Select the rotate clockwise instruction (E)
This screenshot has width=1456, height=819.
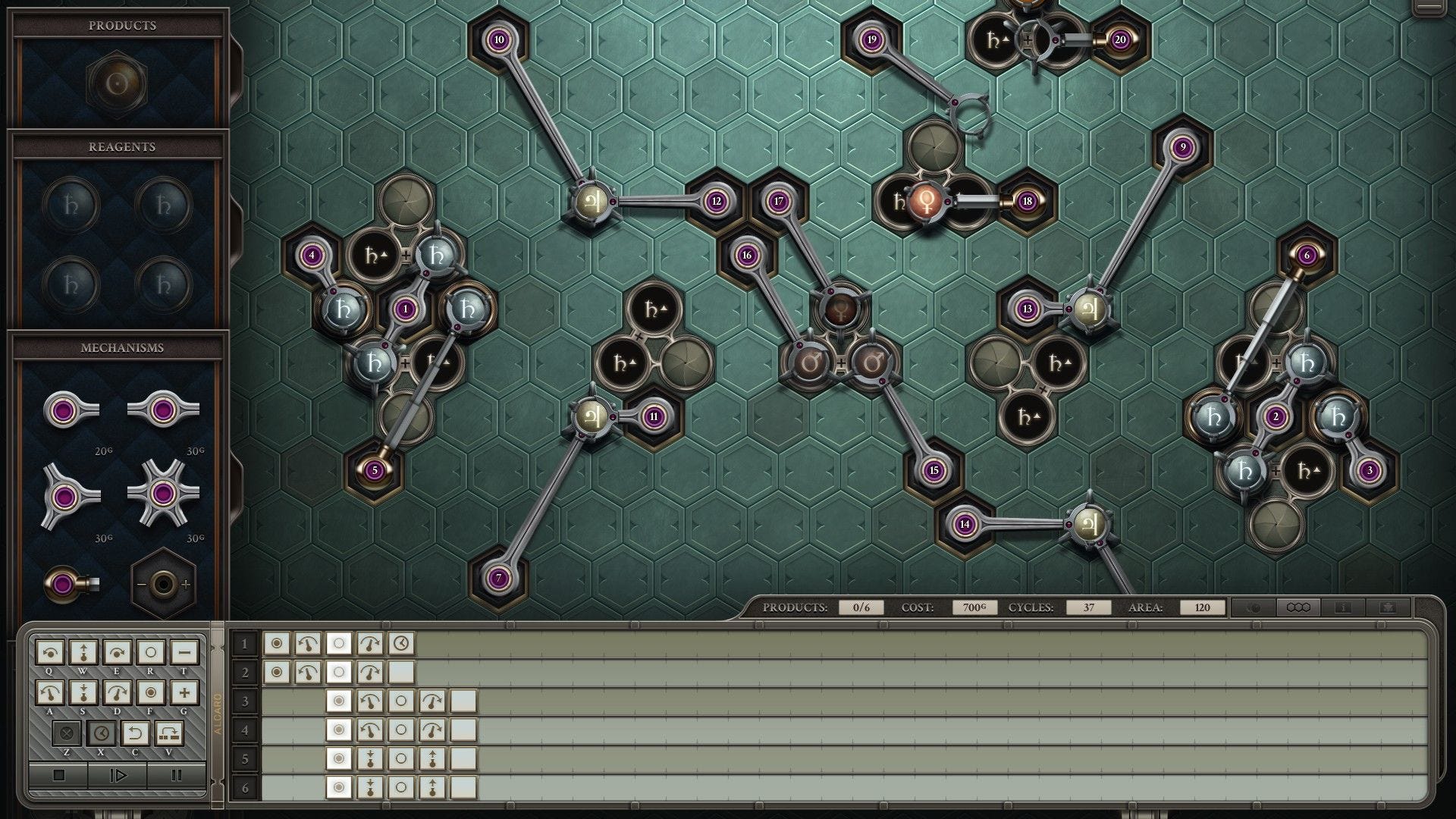point(117,652)
